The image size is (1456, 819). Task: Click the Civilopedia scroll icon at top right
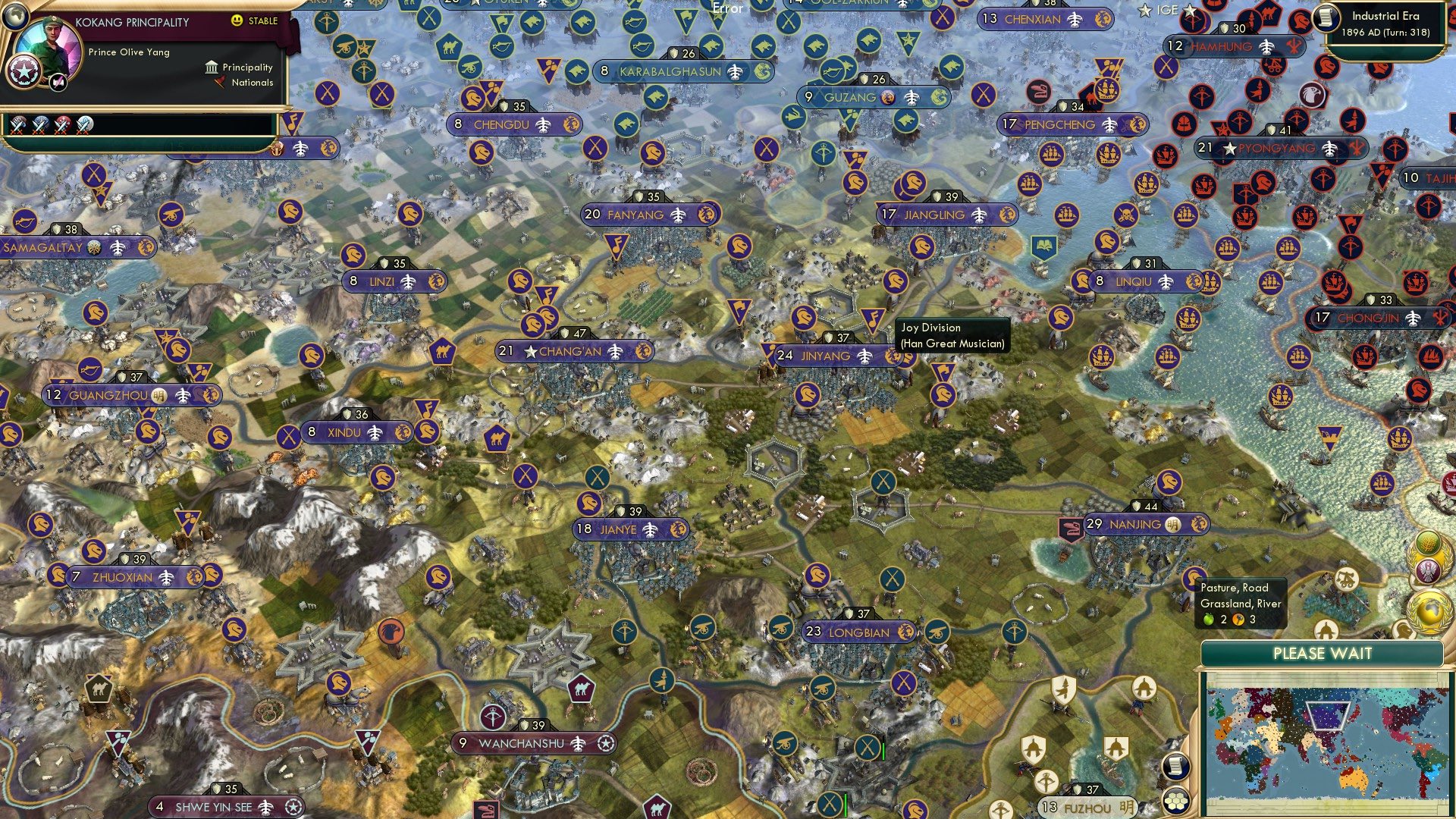(1326, 19)
